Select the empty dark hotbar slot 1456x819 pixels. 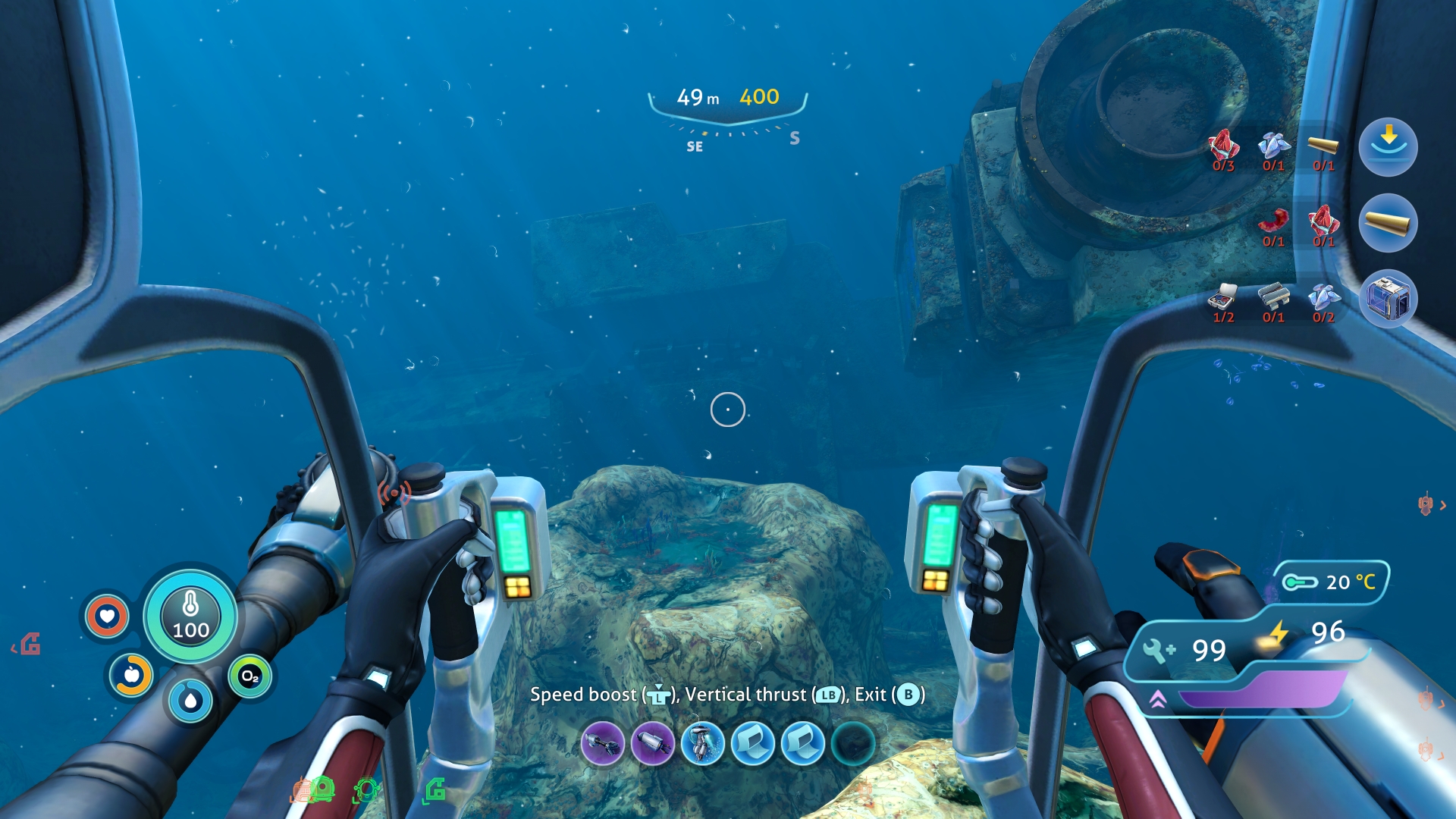pos(853,743)
